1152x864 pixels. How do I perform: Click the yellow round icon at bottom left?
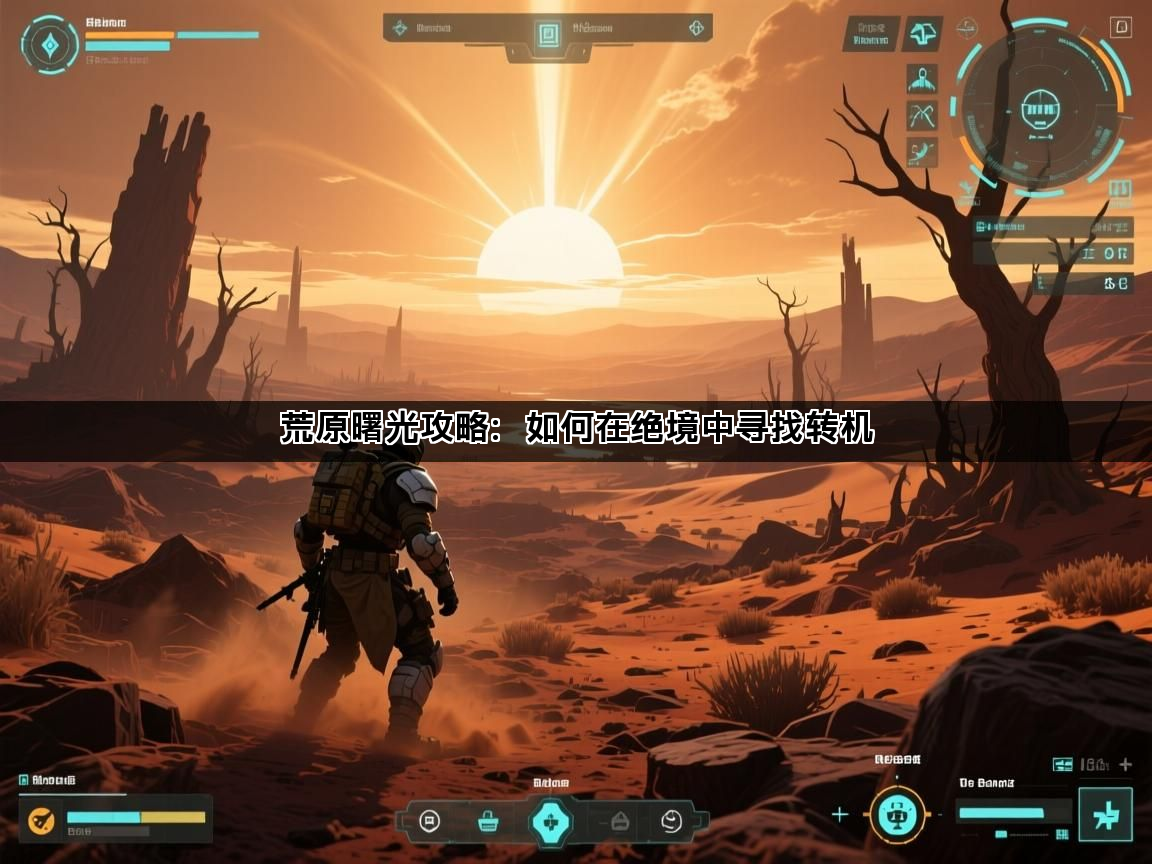[x=41, y=820]
